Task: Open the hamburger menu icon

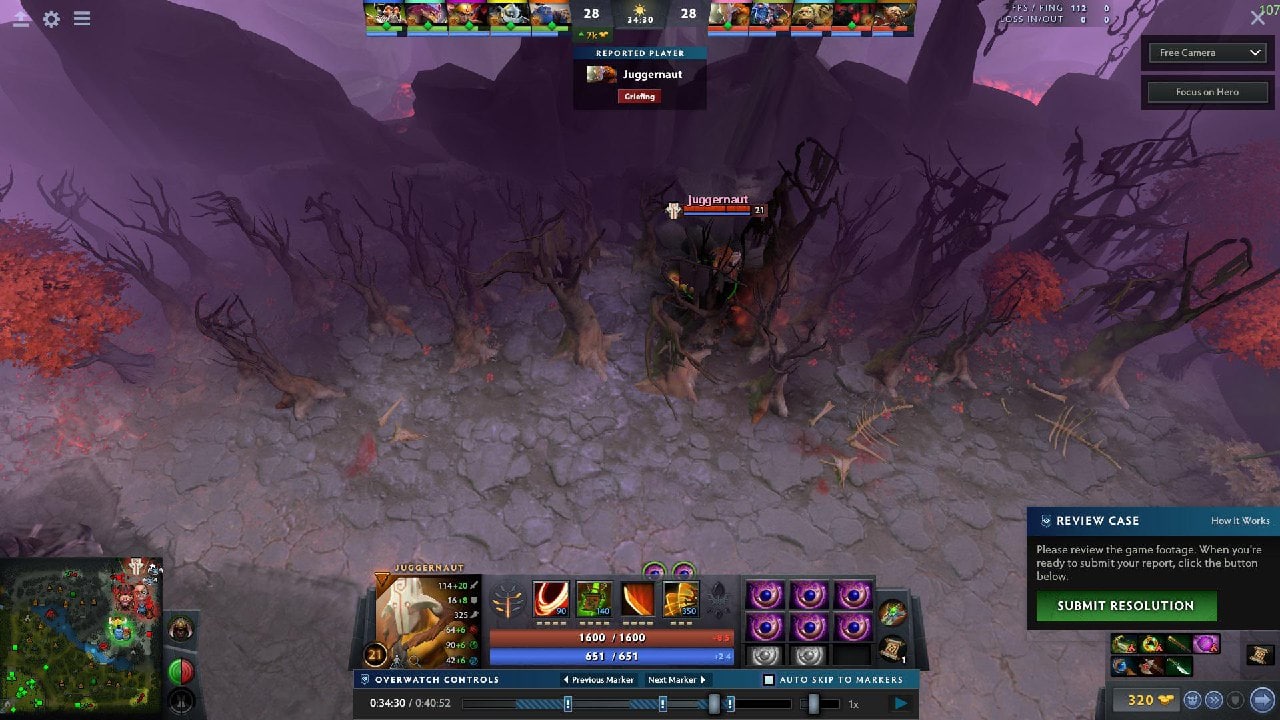Action: point(82,19)
